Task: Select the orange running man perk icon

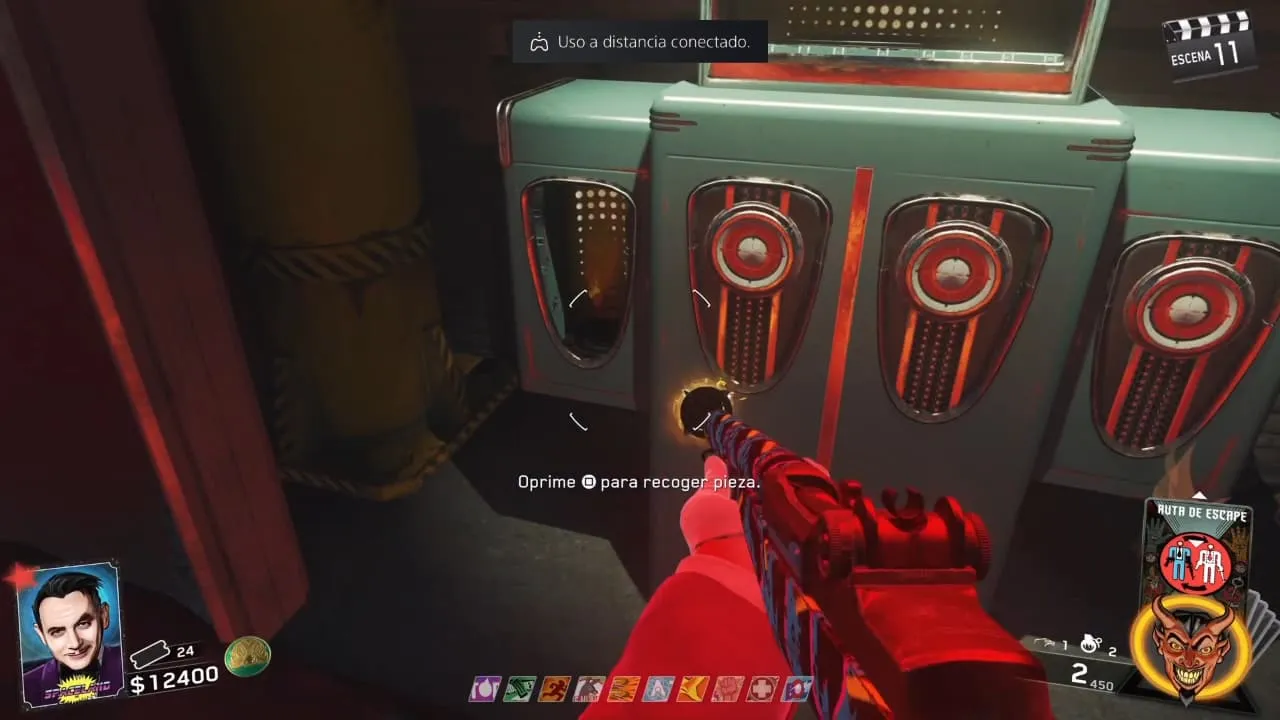Action: (x=553, y=688)
